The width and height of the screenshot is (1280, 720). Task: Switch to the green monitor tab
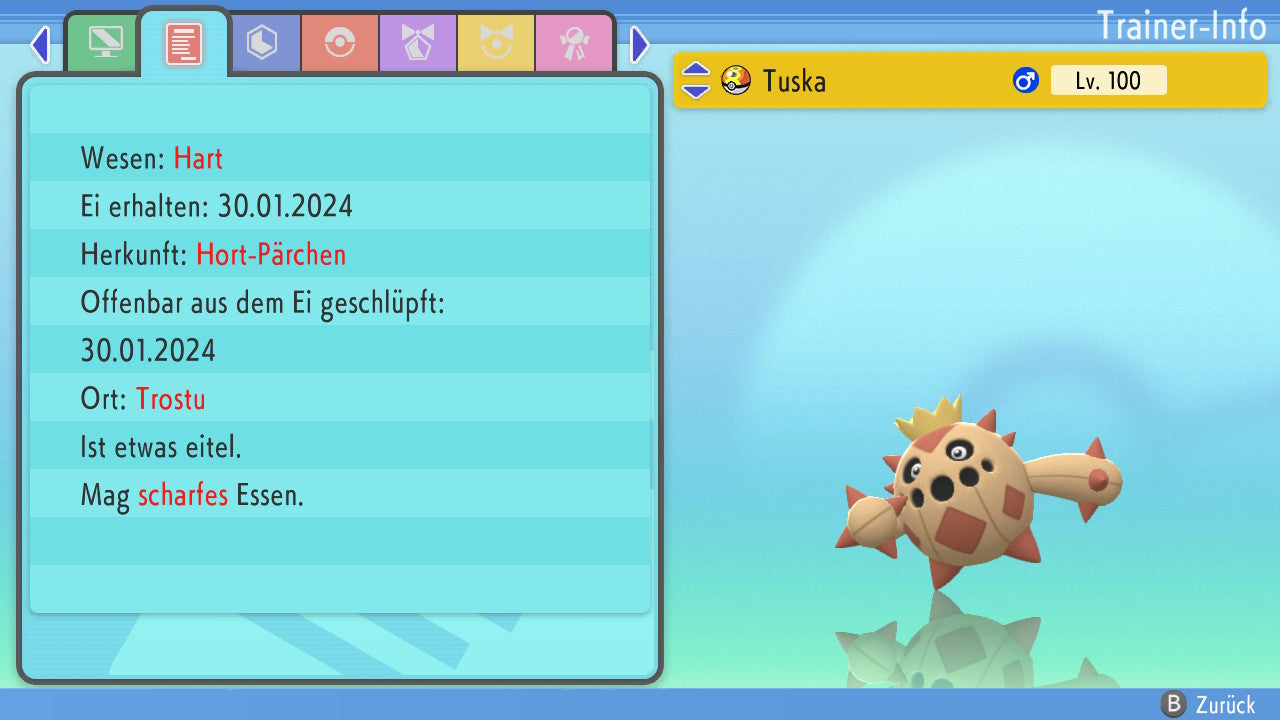[x=105, y=43]
